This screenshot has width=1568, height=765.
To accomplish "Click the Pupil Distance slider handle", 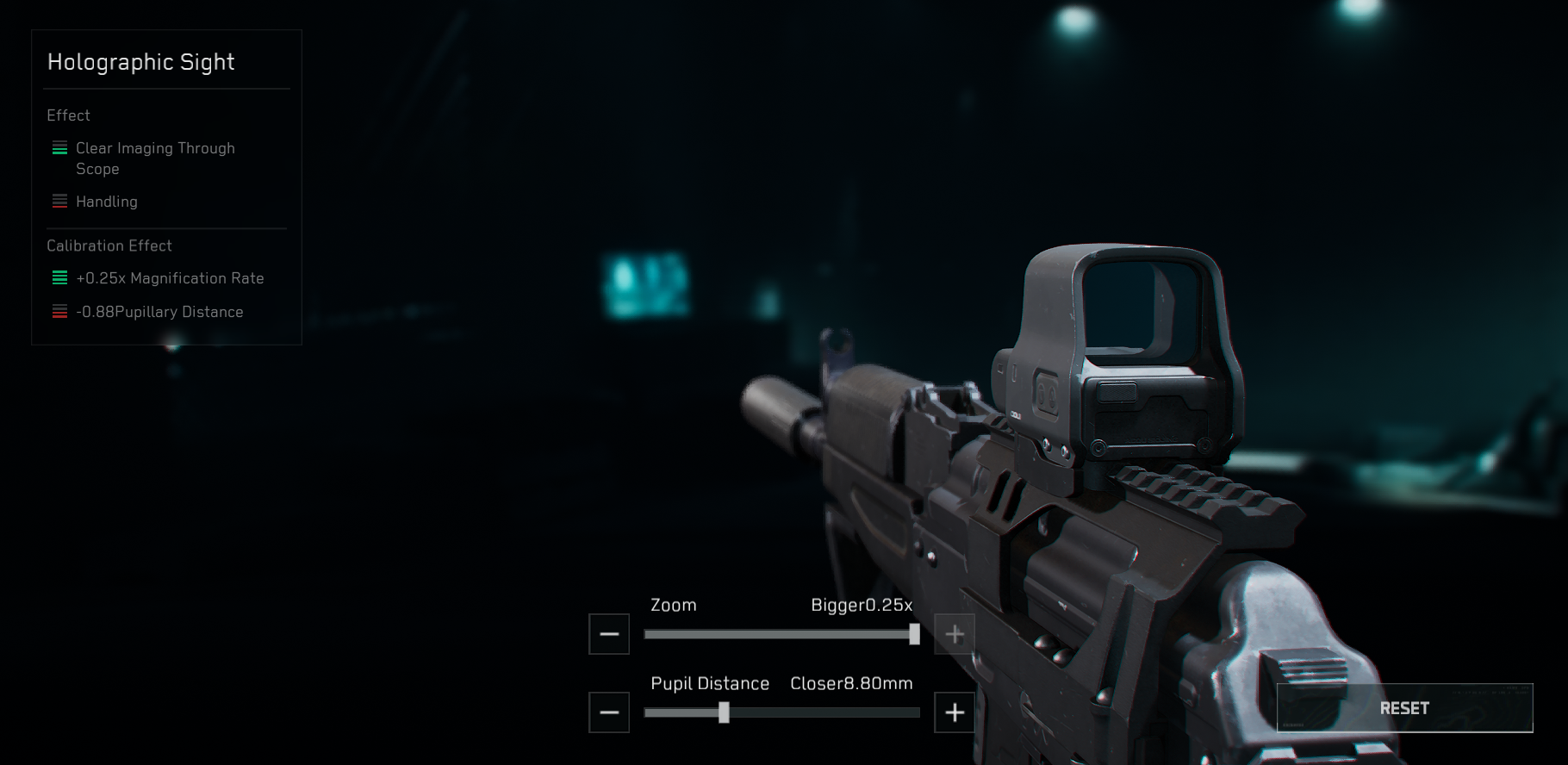I will point(724,712).
